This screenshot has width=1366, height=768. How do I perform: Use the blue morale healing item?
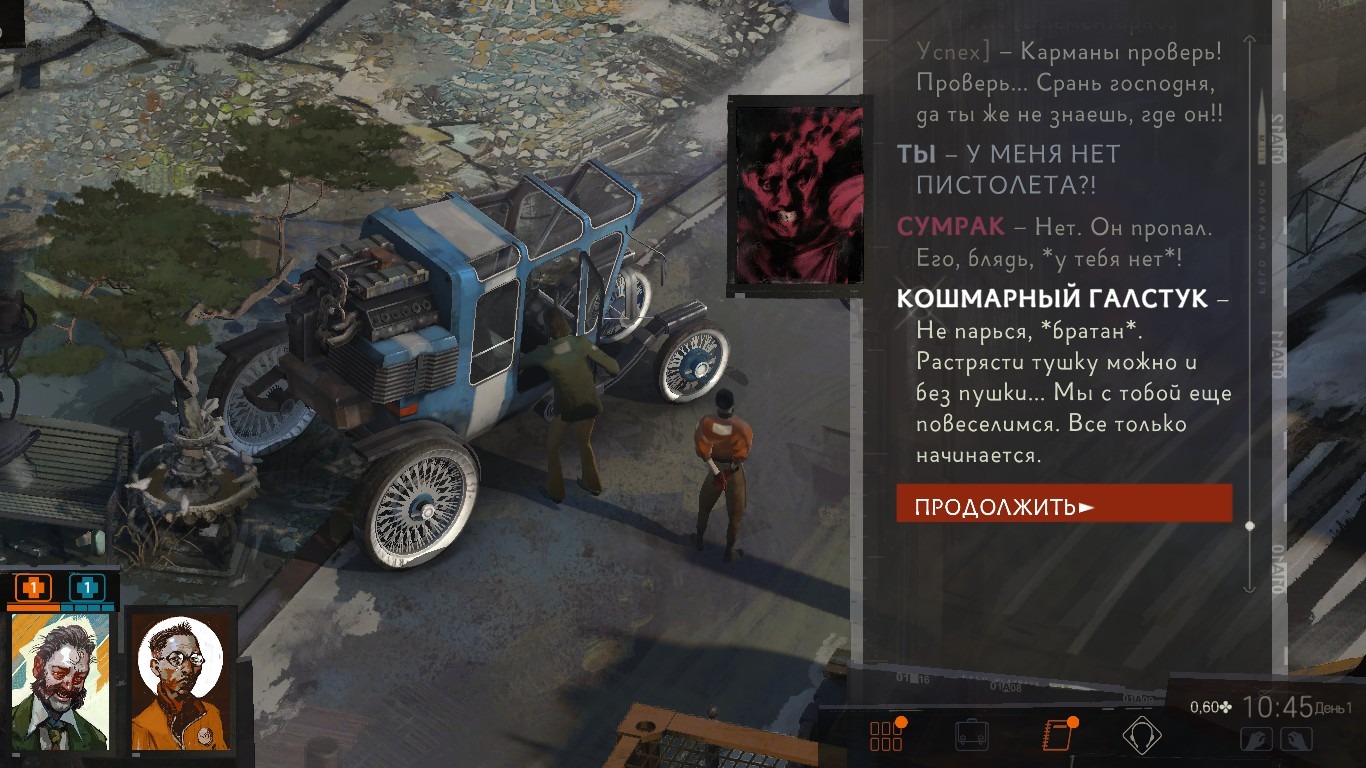87,587
